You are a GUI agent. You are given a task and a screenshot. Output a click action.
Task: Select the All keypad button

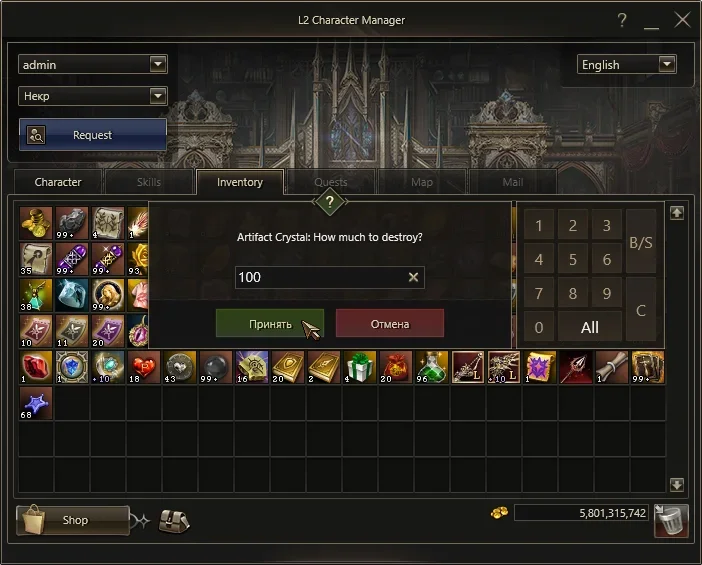590,327
